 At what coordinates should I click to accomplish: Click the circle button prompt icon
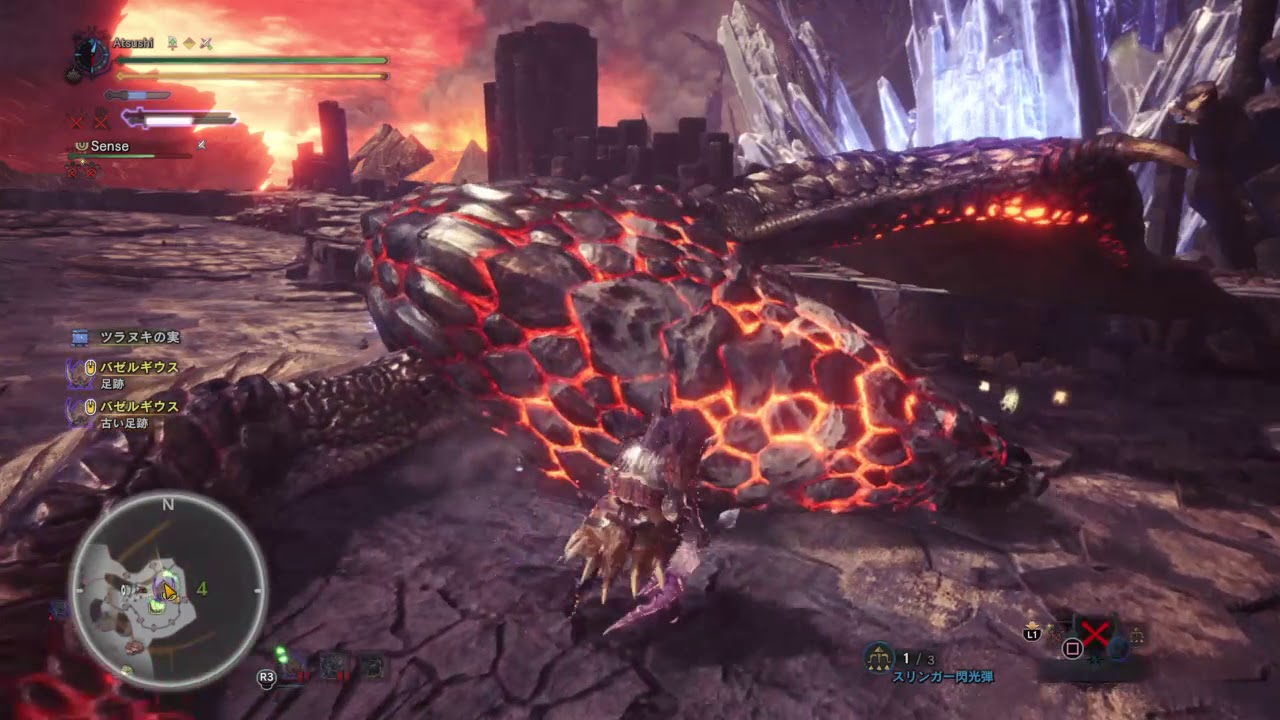point(1072,649)
